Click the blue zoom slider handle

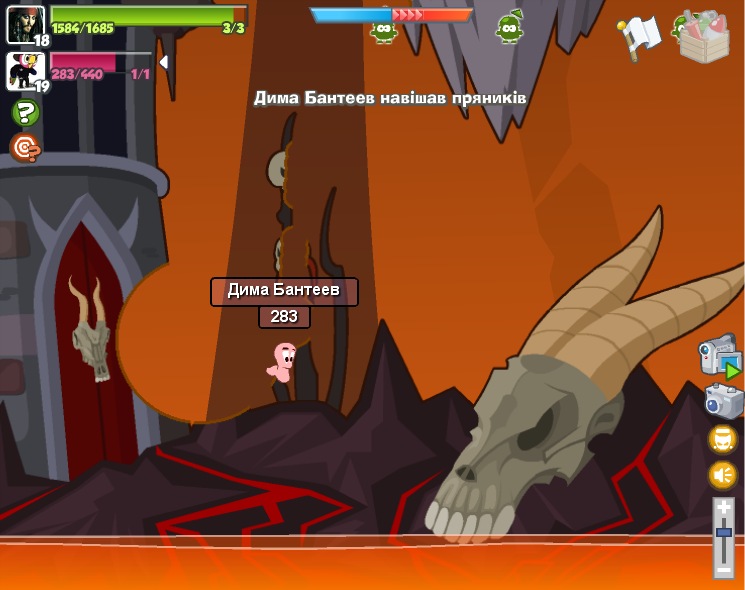tap(724, 534)
